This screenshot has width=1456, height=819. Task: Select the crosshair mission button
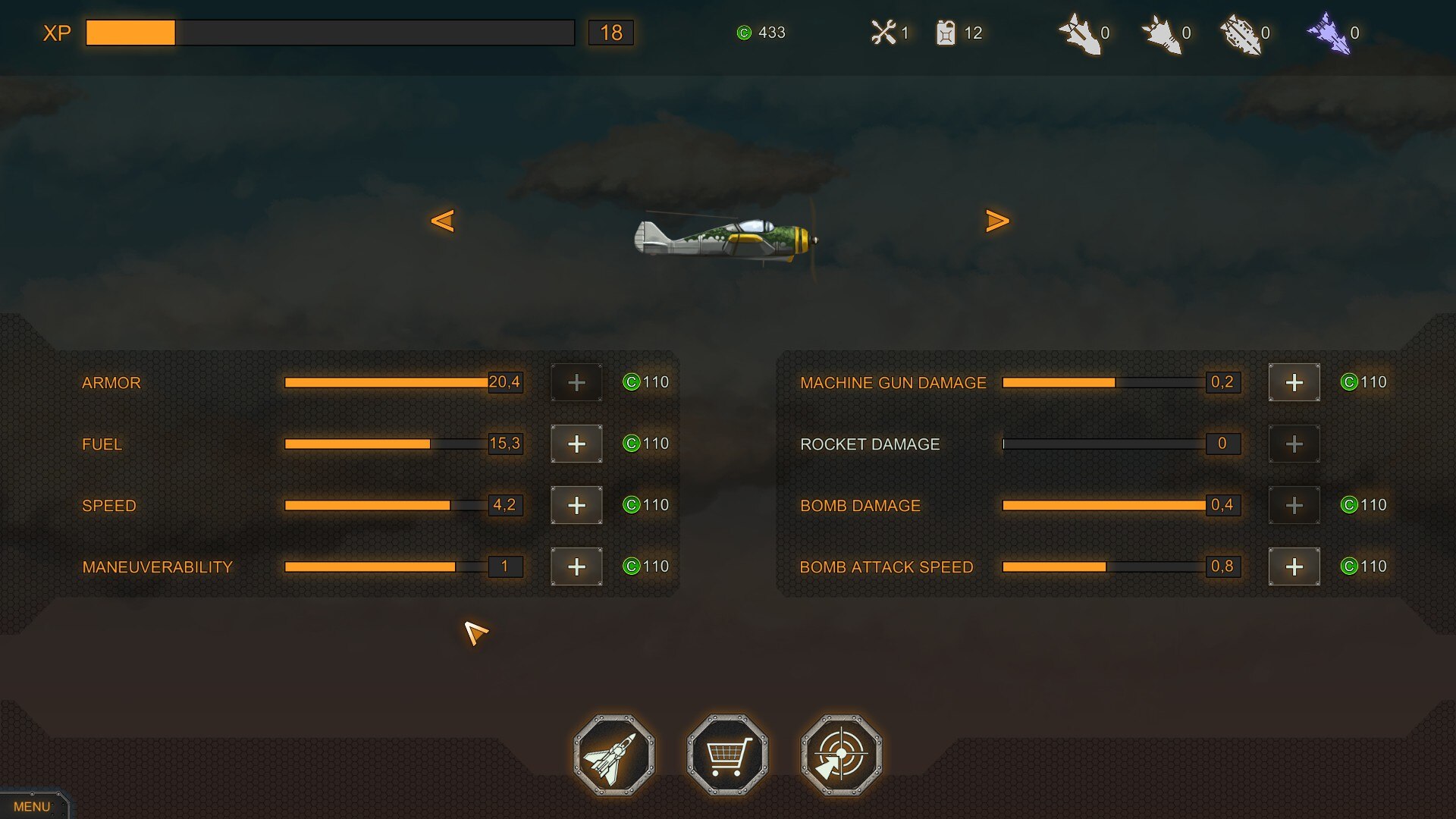point(841,755)
